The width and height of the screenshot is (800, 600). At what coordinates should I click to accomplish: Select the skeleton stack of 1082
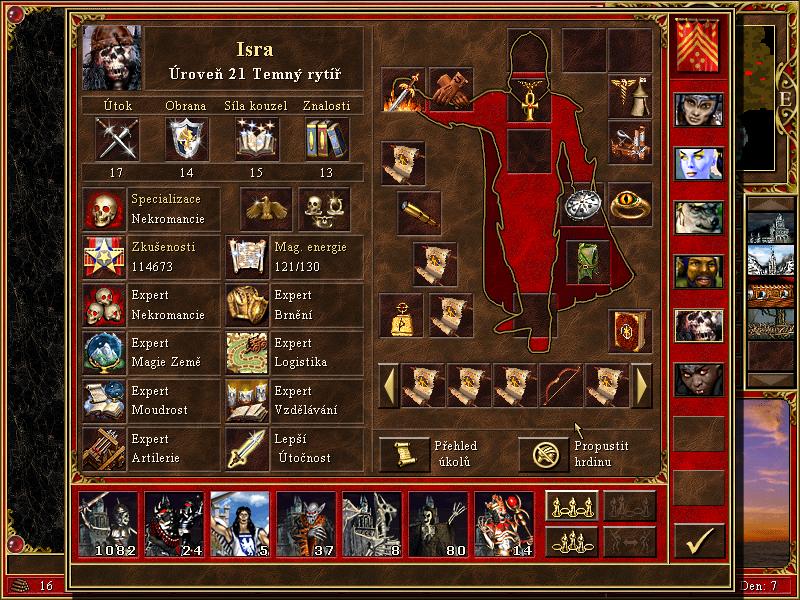[x=107, y=524]
